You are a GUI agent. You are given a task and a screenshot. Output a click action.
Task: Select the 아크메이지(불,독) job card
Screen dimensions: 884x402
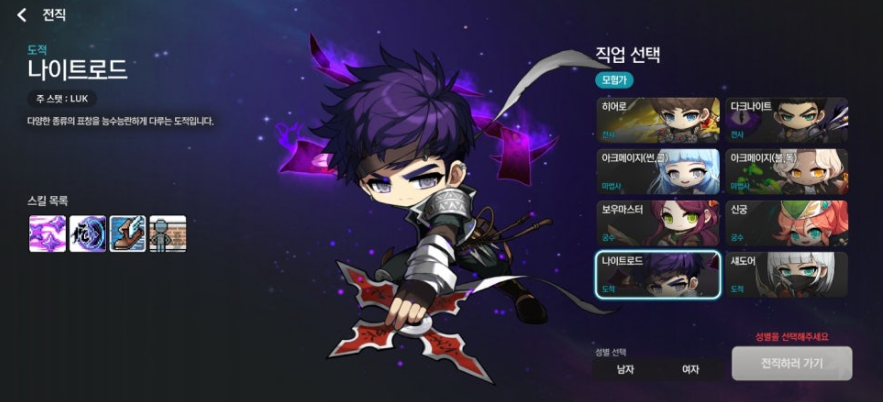pos(787,171)
